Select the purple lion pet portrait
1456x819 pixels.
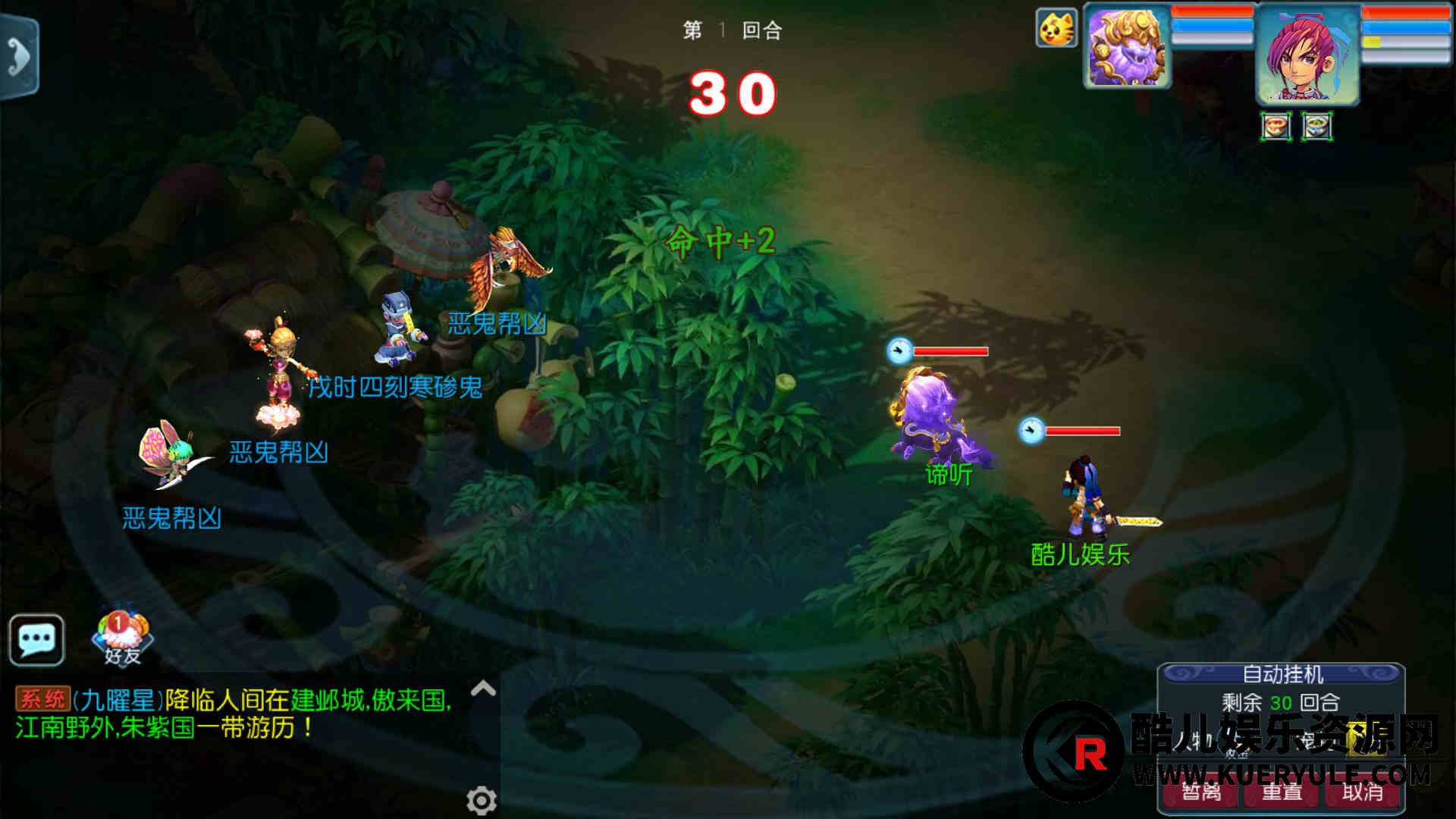(1127, 47)
